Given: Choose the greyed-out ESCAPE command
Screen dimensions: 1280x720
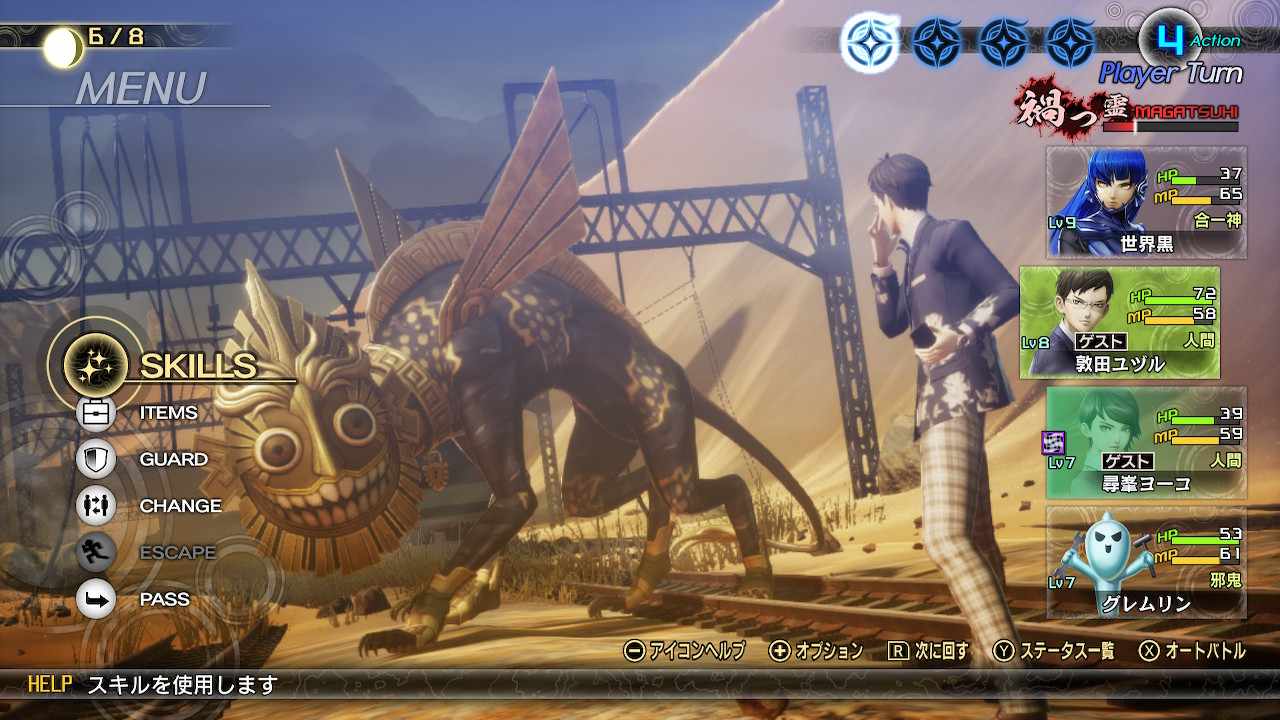Looking at the screenshot, I should coord(176,552).
